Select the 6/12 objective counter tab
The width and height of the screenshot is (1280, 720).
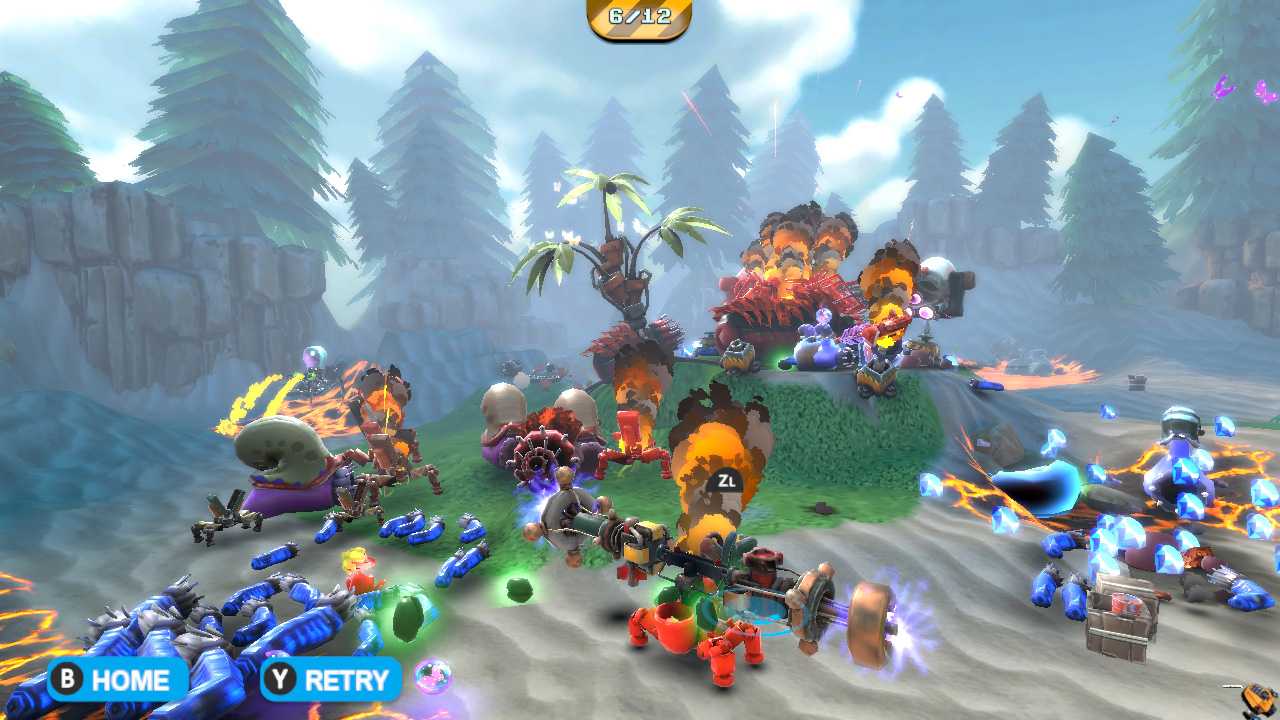(639, 16)
